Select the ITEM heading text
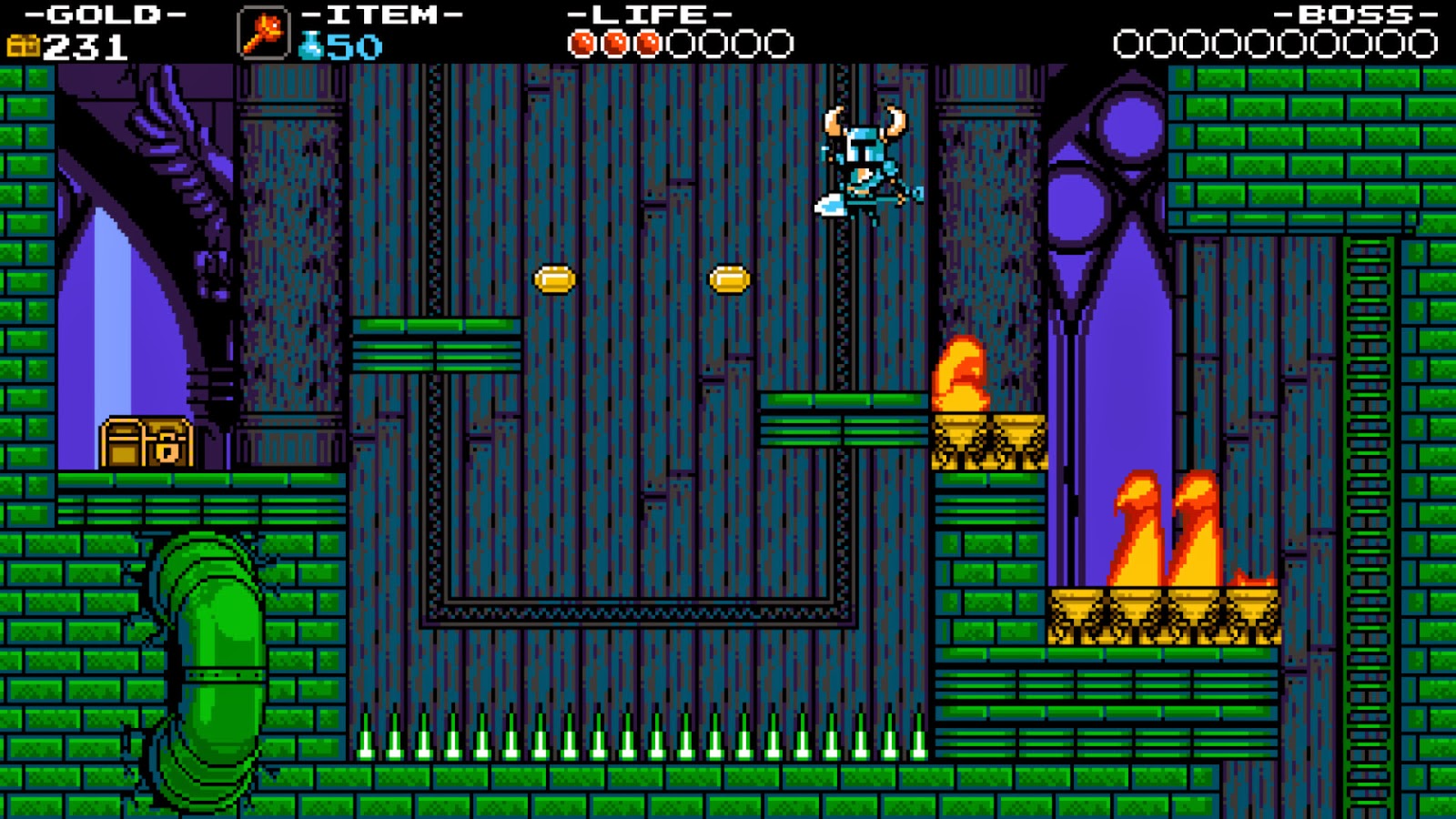Screen dimensions: 1456x819 (x=382, y=14)
